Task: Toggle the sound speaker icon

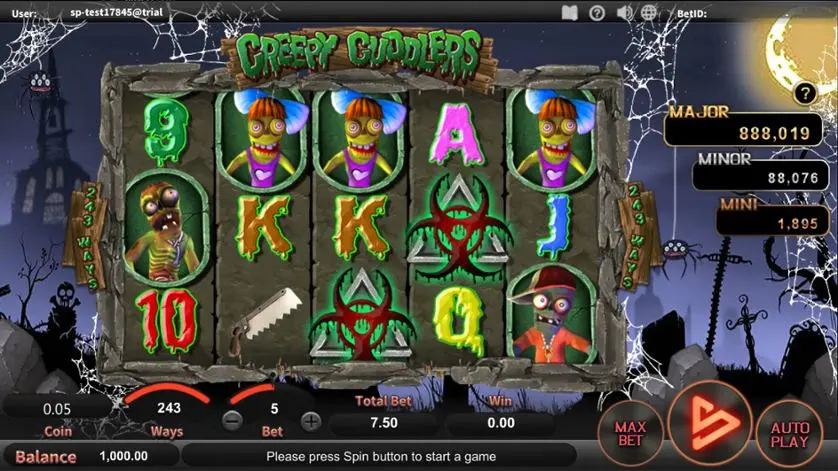Action: 626,13
